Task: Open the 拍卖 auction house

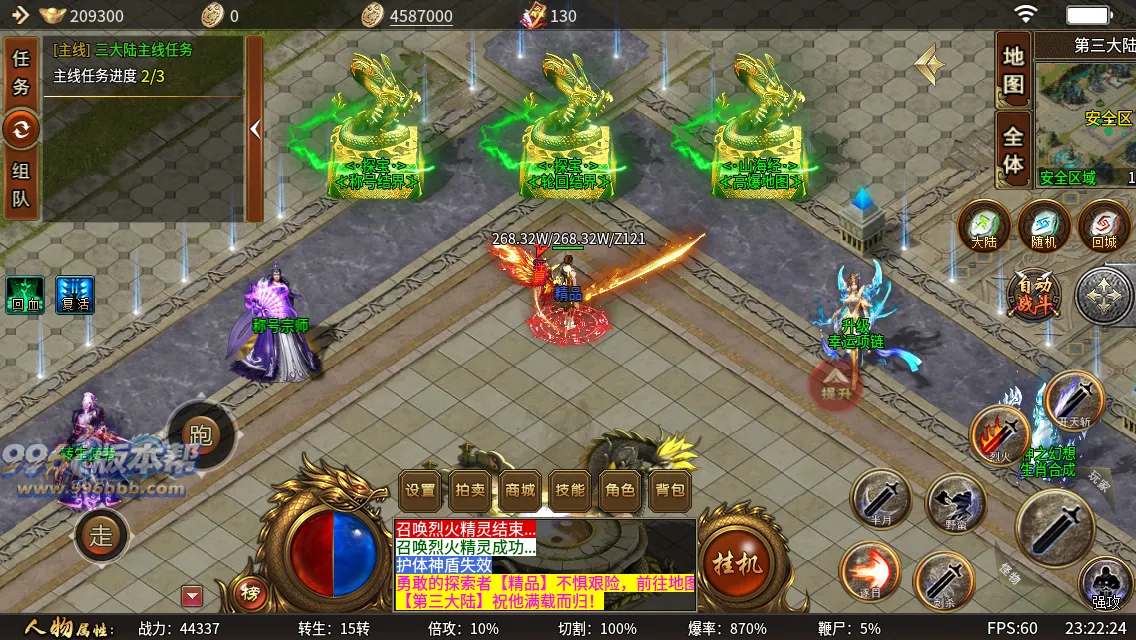Action: click(470, 490)
